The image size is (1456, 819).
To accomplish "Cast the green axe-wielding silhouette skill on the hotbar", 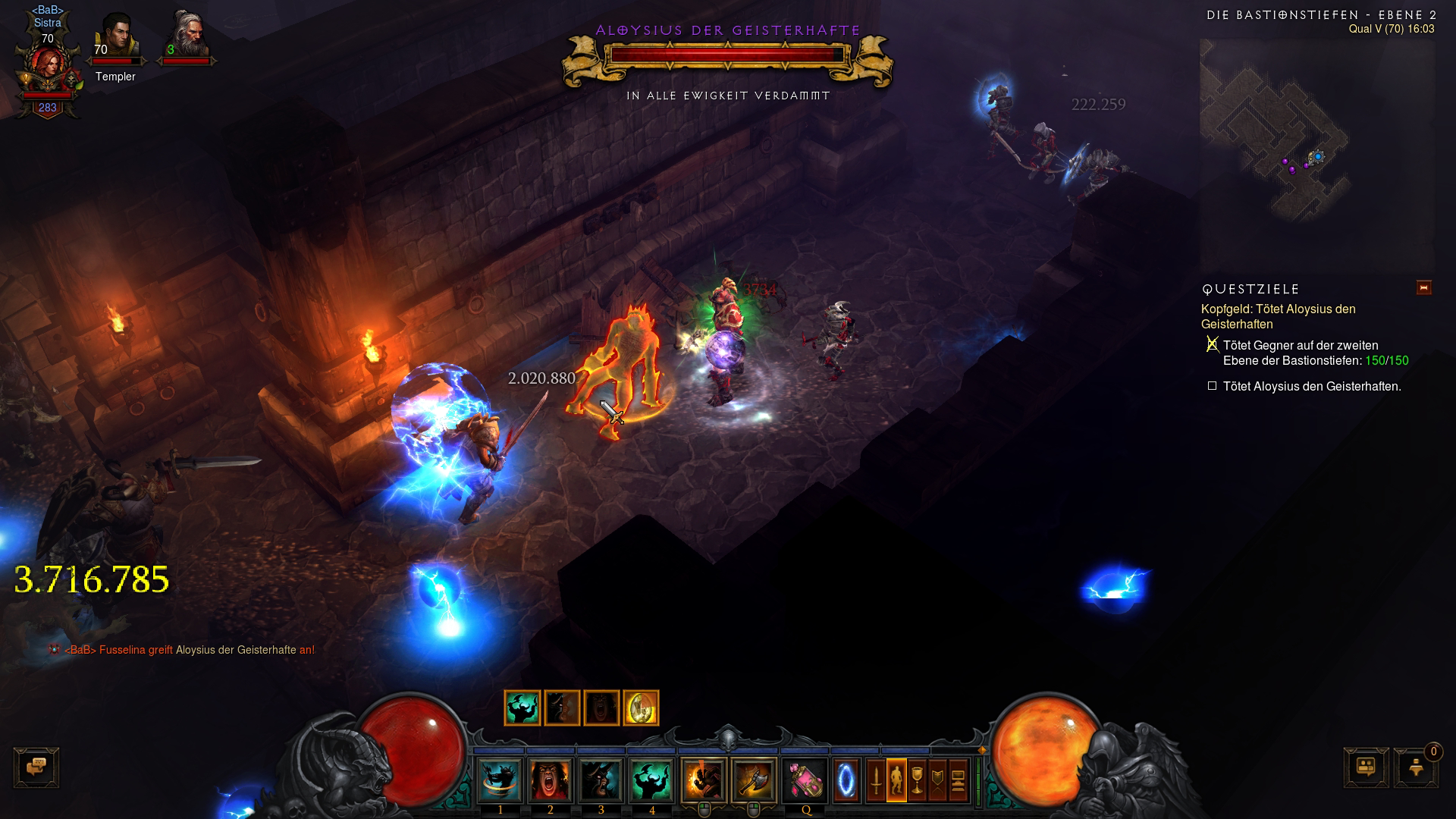I will [651, 780].
